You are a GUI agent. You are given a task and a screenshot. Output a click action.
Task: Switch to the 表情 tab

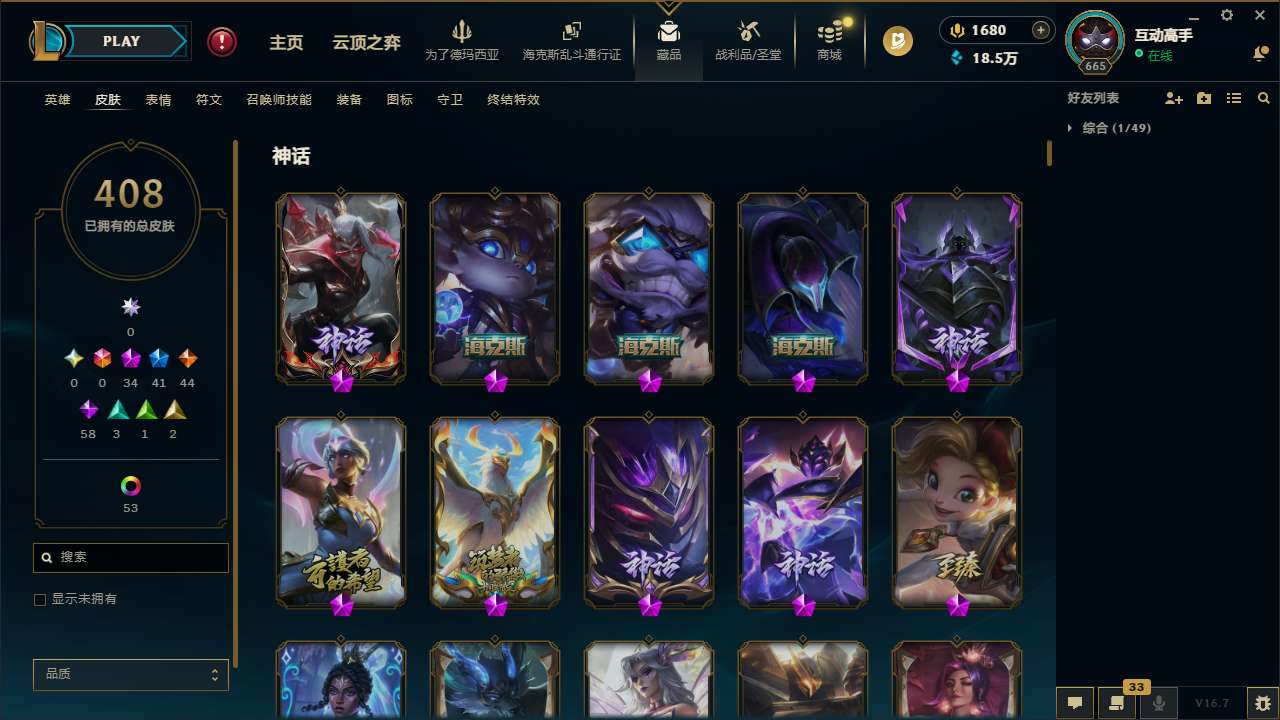pyautogui.click(x=157, y=100)
